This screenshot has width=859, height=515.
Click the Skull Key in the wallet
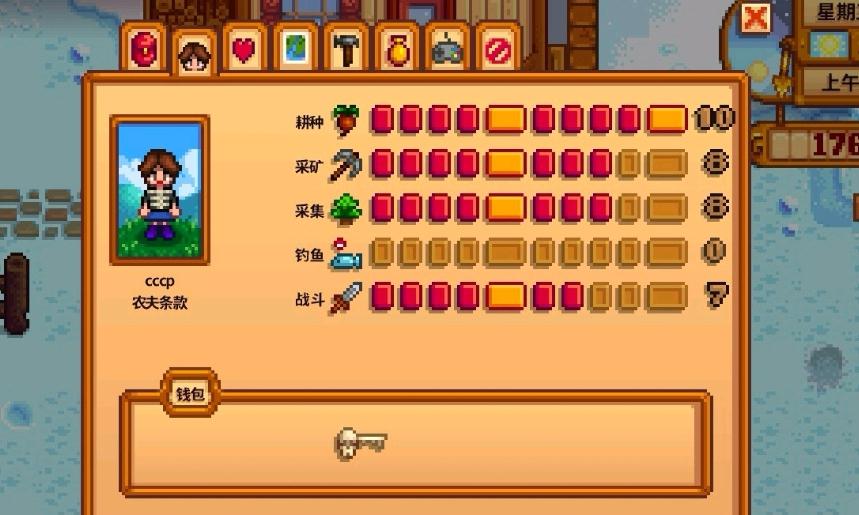[x=360, y=442]
